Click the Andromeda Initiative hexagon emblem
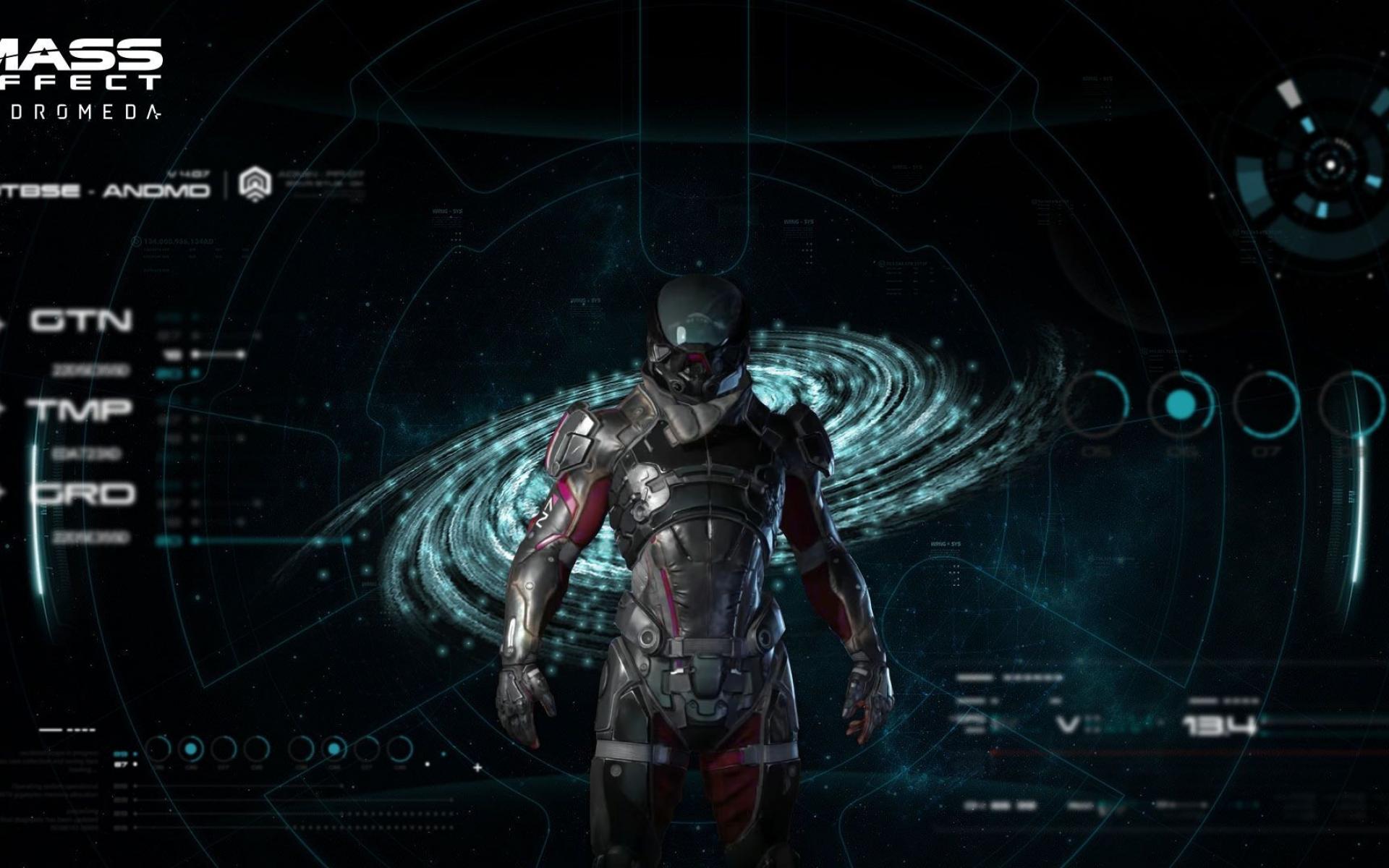This screenshot has height=868, width=1389. [253, 184]
